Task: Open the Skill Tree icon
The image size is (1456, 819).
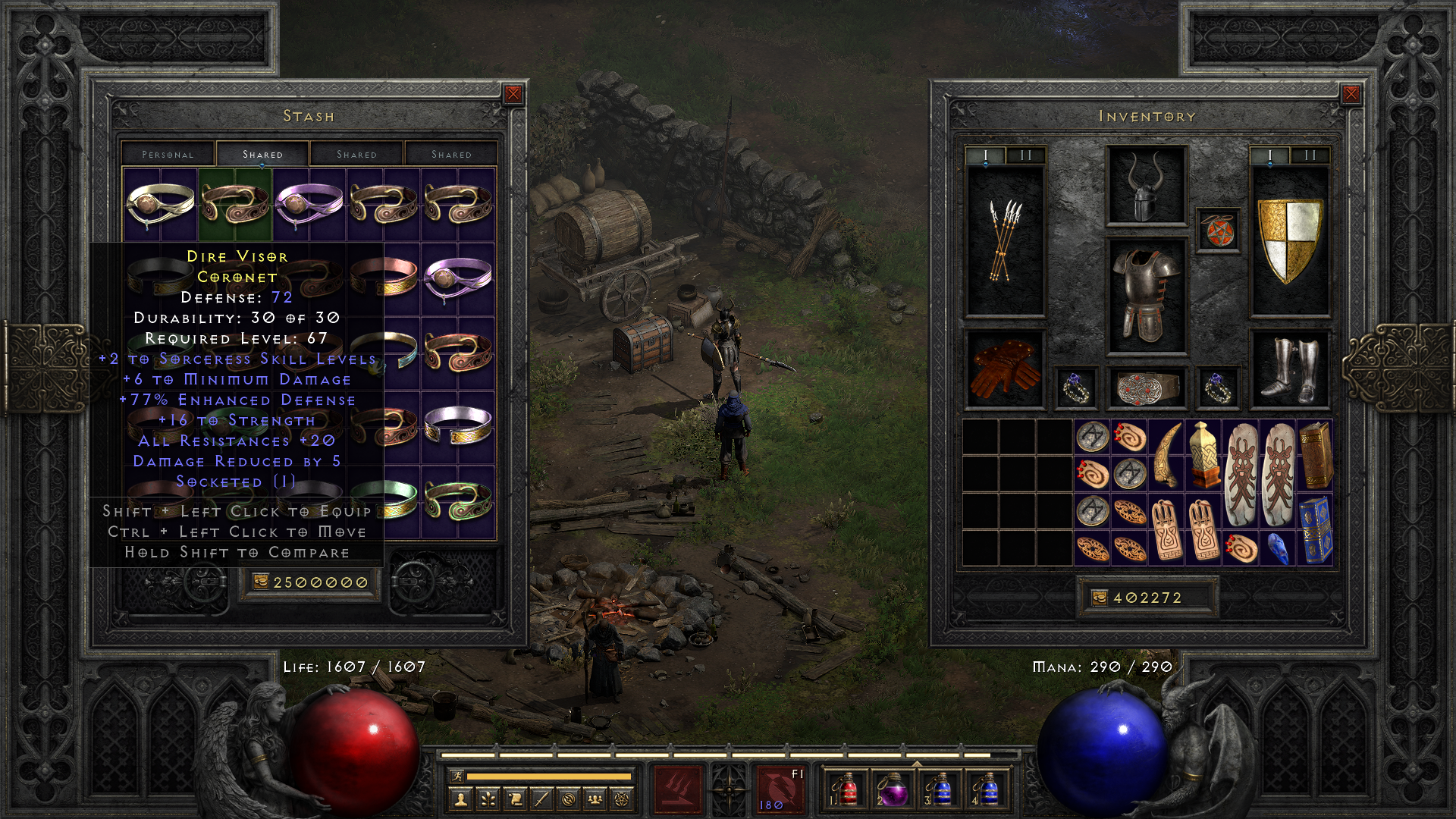Action: tap(489, 799)
